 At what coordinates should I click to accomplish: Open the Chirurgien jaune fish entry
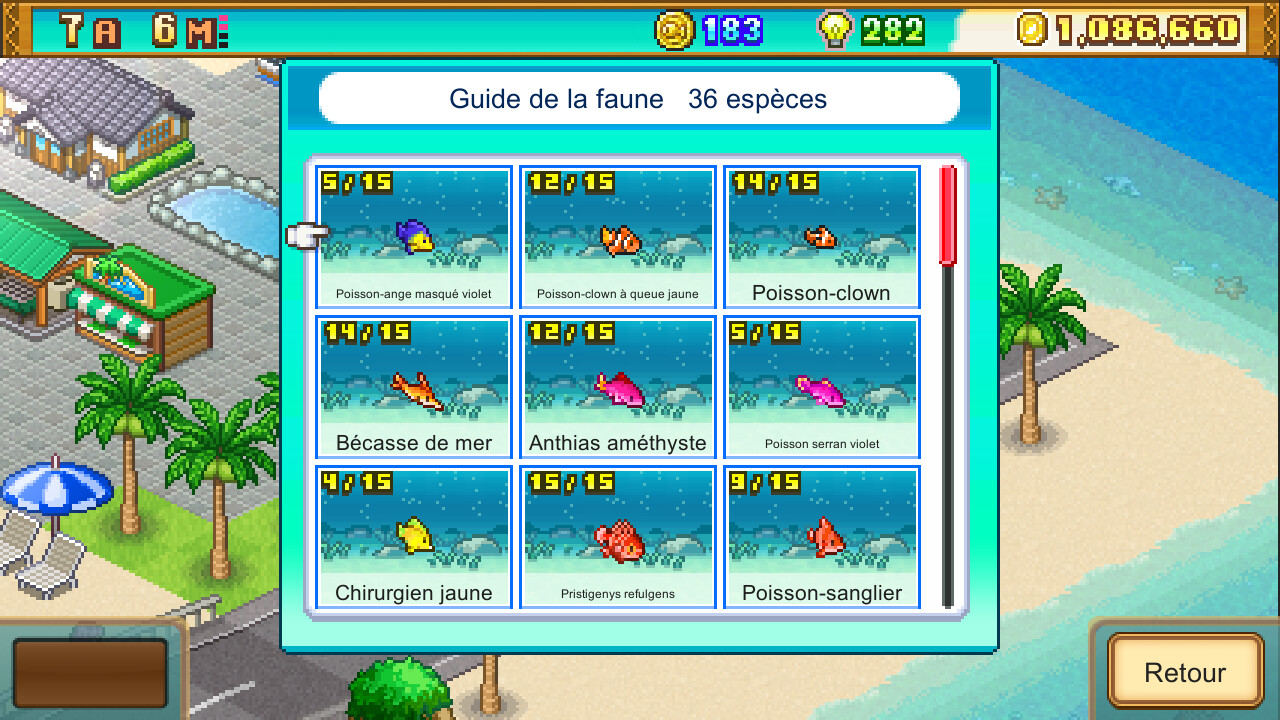413,536
